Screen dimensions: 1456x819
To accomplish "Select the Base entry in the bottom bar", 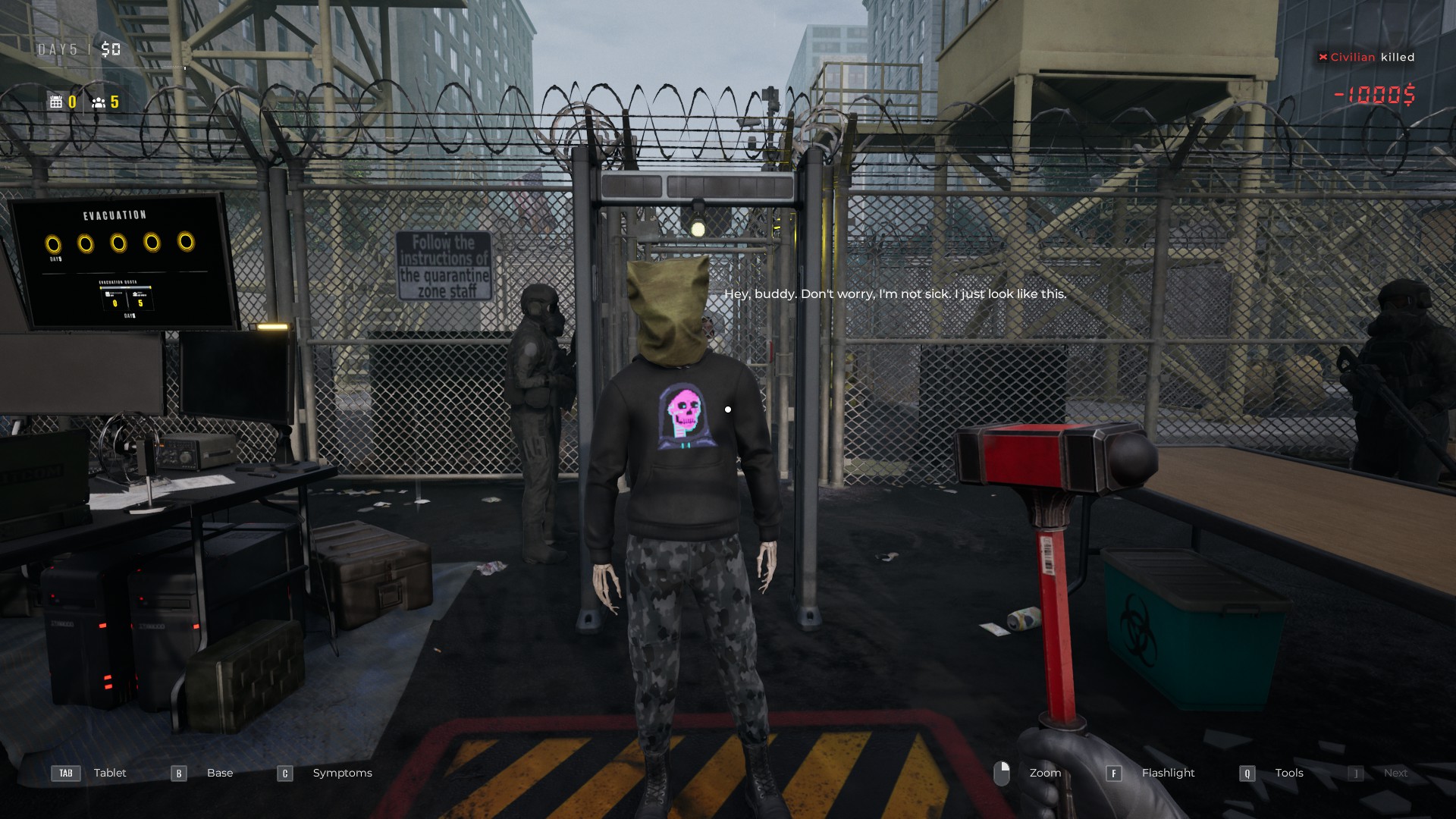I will [219, 773].
